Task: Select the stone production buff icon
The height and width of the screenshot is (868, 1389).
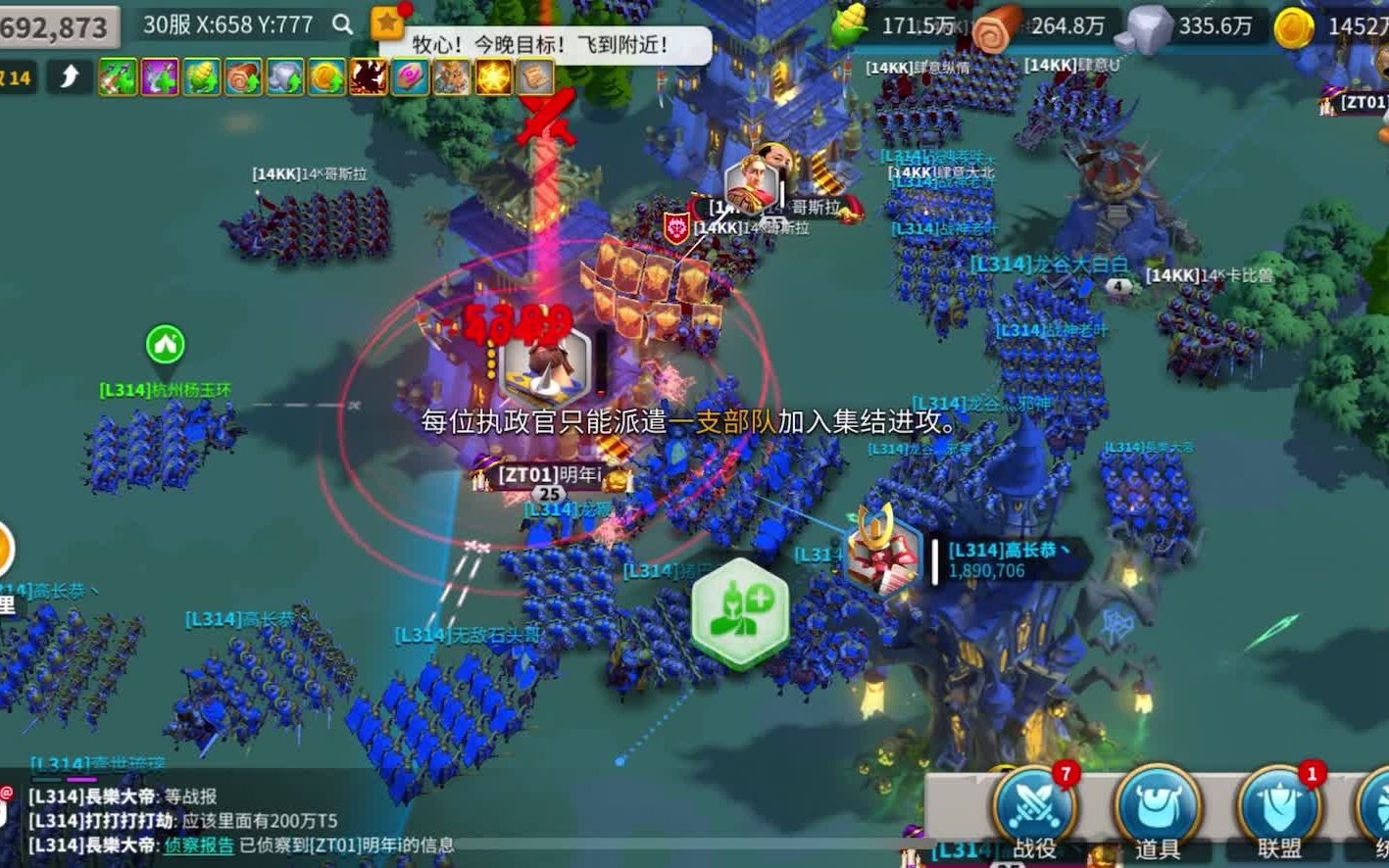Action: tap(285, 77)
